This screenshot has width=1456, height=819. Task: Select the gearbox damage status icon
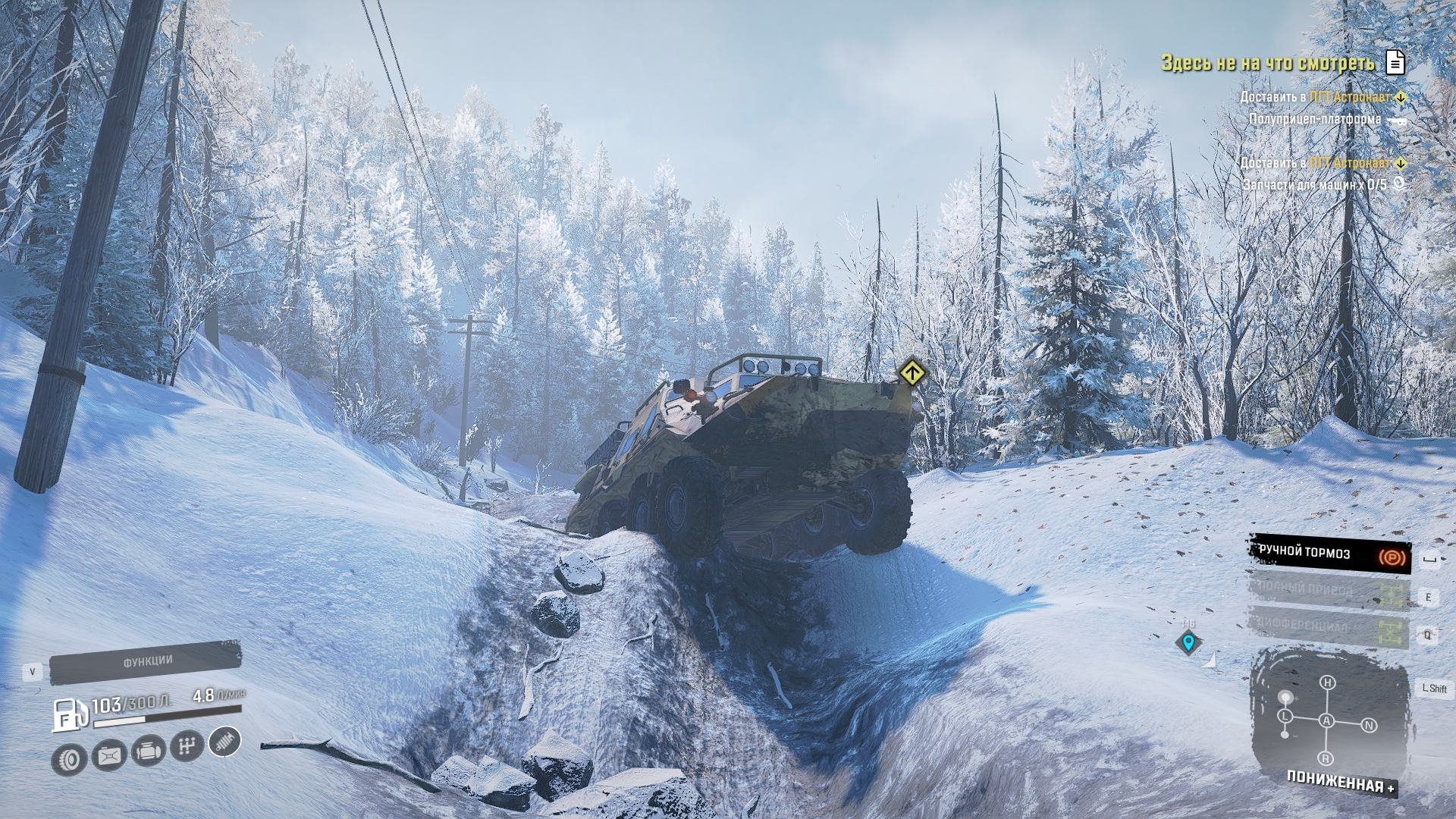[186, 746]
